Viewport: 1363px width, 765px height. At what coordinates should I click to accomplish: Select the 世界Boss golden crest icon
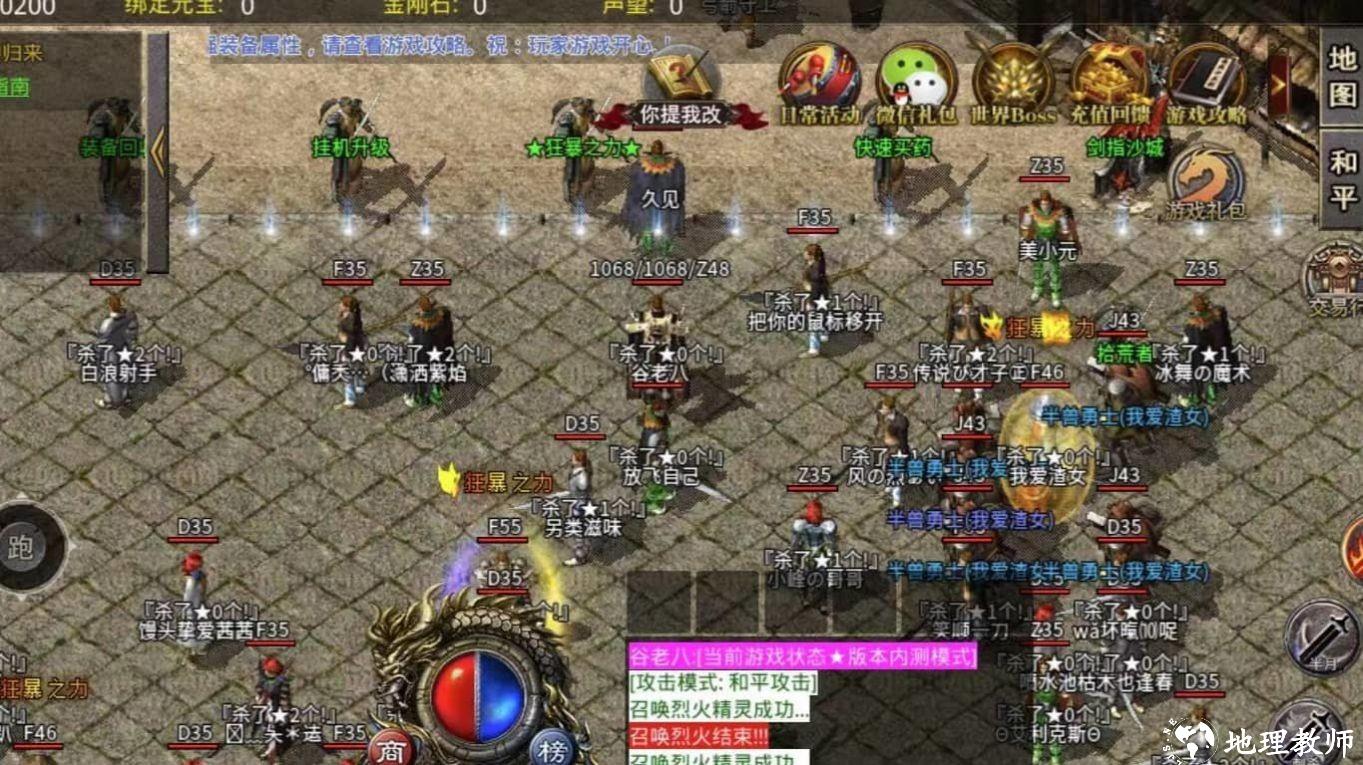click(1010, 80)
